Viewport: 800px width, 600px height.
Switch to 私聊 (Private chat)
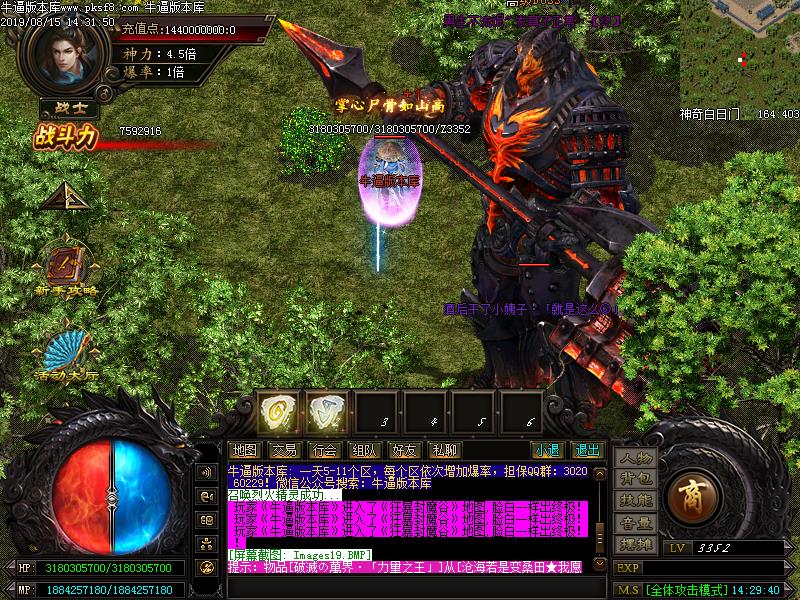coord(443,450)
